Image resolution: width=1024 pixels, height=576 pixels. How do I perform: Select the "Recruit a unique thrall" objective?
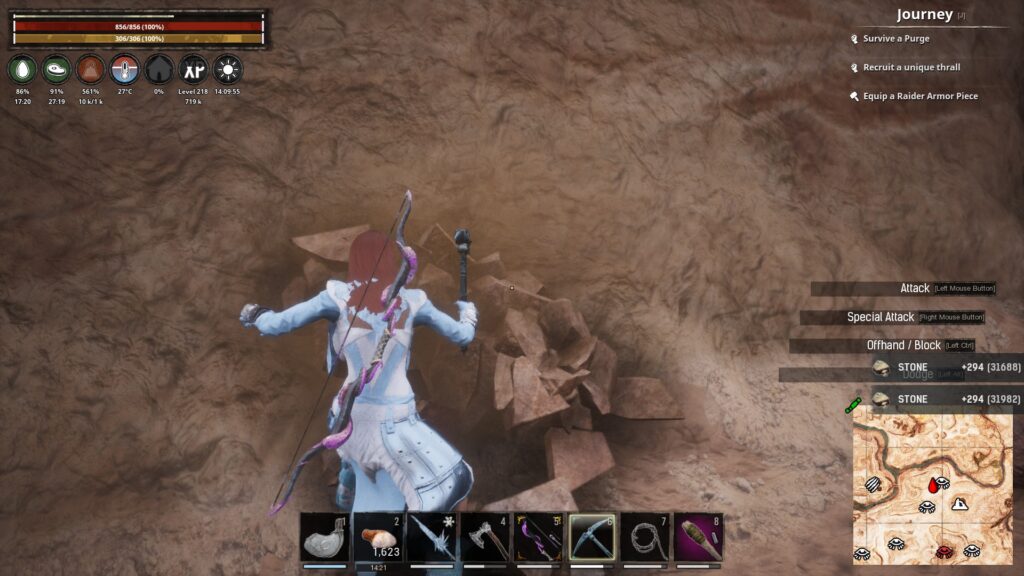click(x=911, y=68)
